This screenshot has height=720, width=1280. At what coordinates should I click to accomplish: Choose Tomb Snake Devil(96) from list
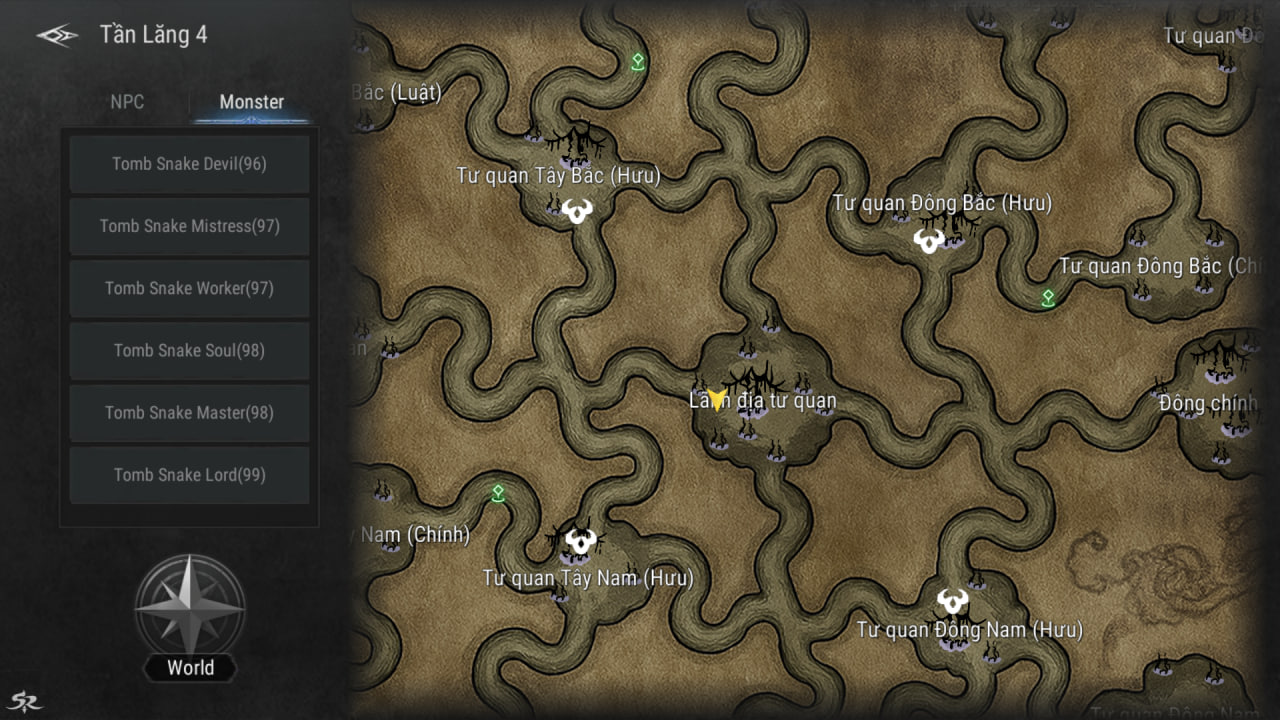(189, 164)
